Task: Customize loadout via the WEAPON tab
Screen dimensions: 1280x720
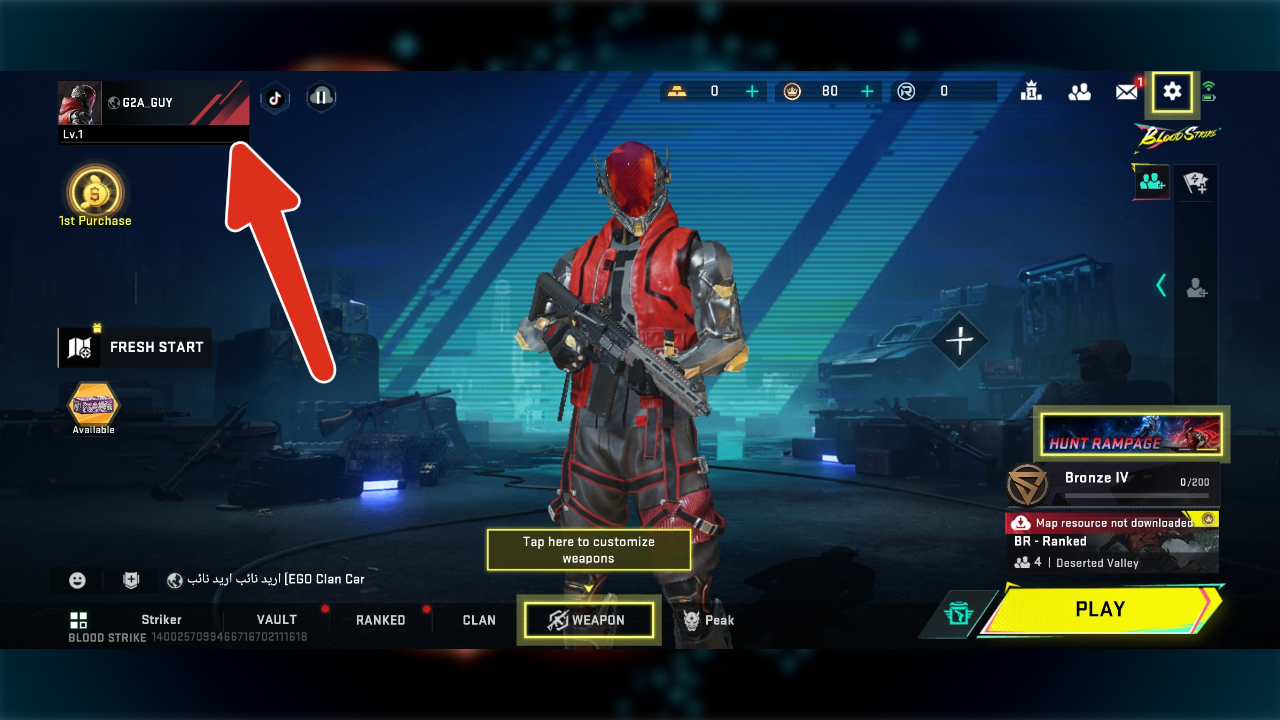Action: click(588, 620)
